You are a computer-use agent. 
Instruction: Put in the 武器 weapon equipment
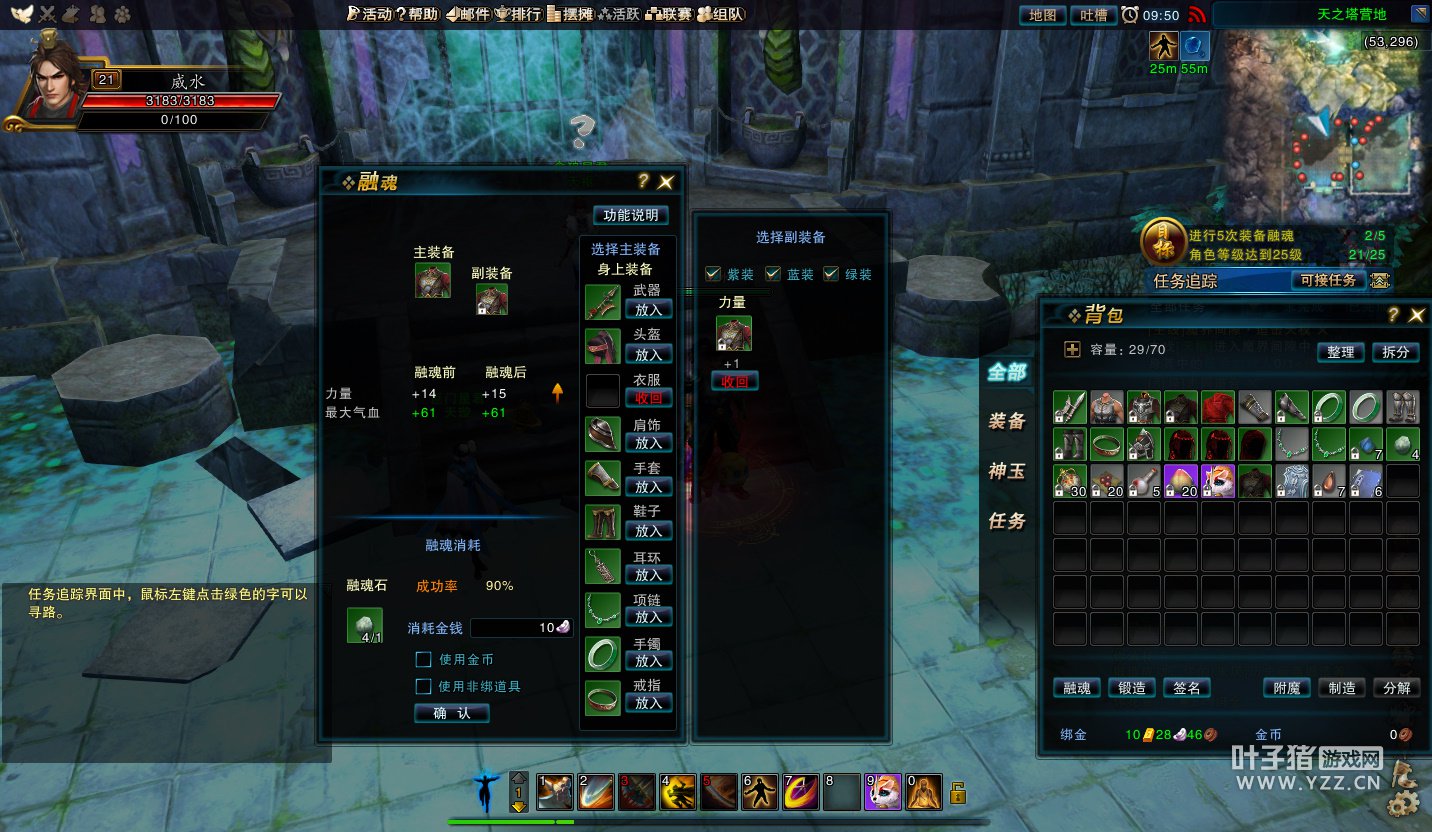pos(648,310)
